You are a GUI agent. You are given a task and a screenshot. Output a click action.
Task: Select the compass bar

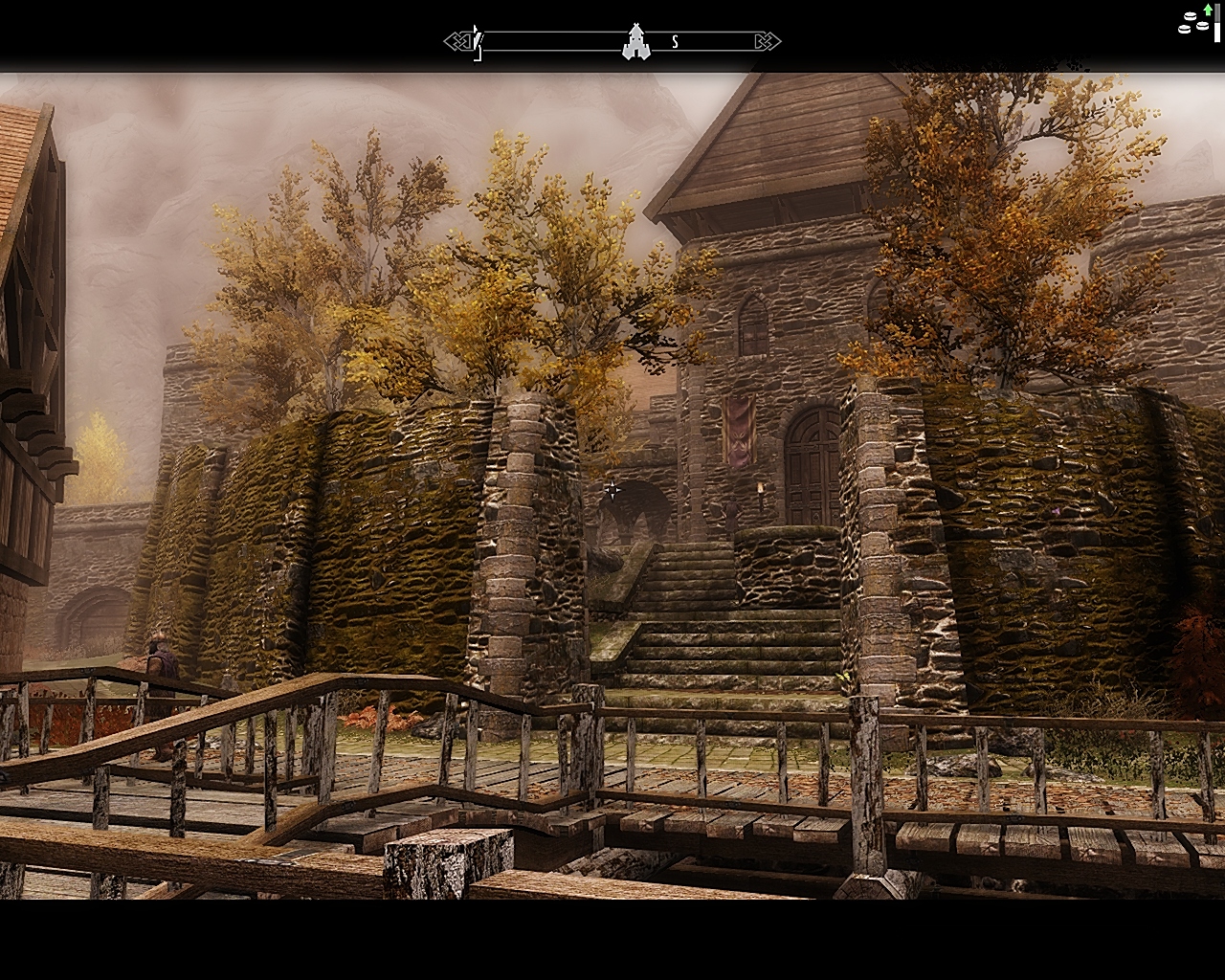point(555,41)
